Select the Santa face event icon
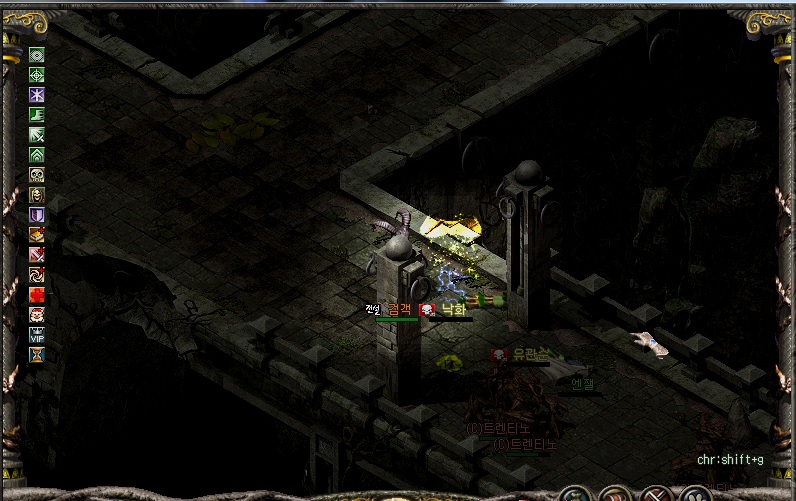The height and width of the screenshot is (501, 796). (37, 314)
